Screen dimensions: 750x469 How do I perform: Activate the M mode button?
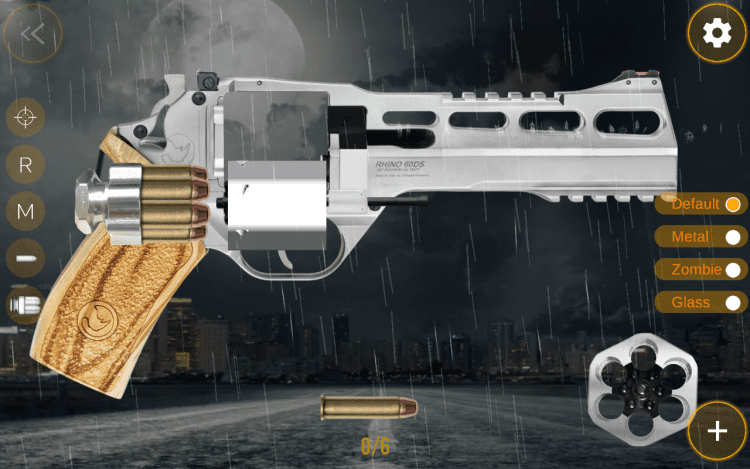click(26, 211)
